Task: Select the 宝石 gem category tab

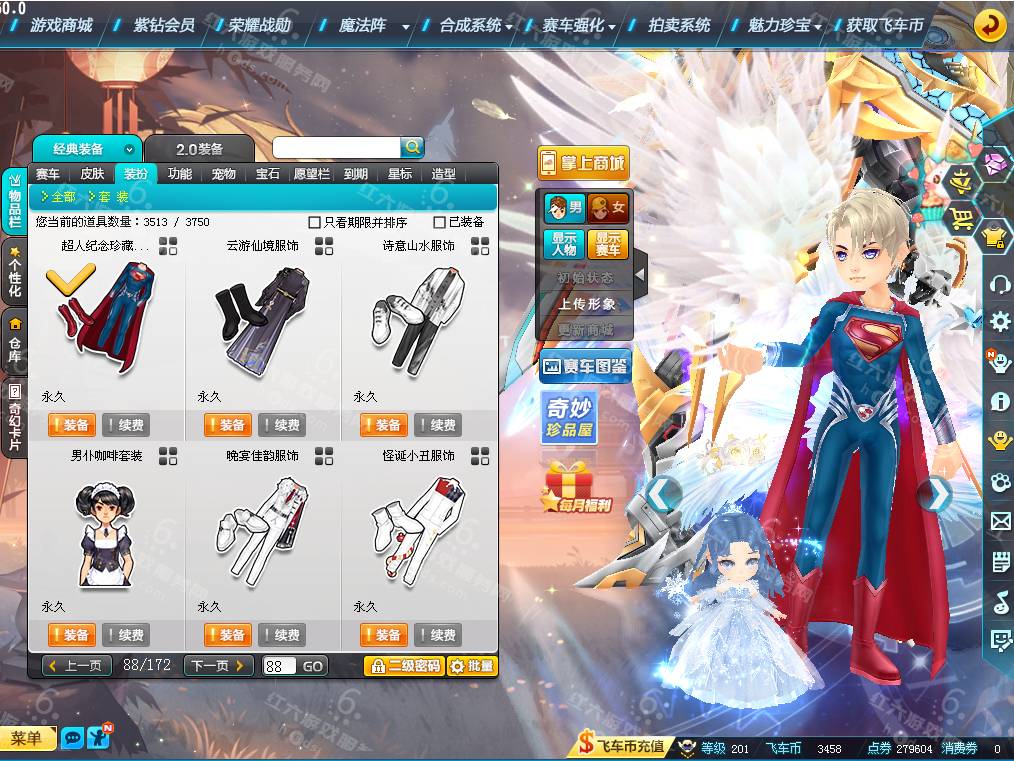Action: click(x=268, y=174)
